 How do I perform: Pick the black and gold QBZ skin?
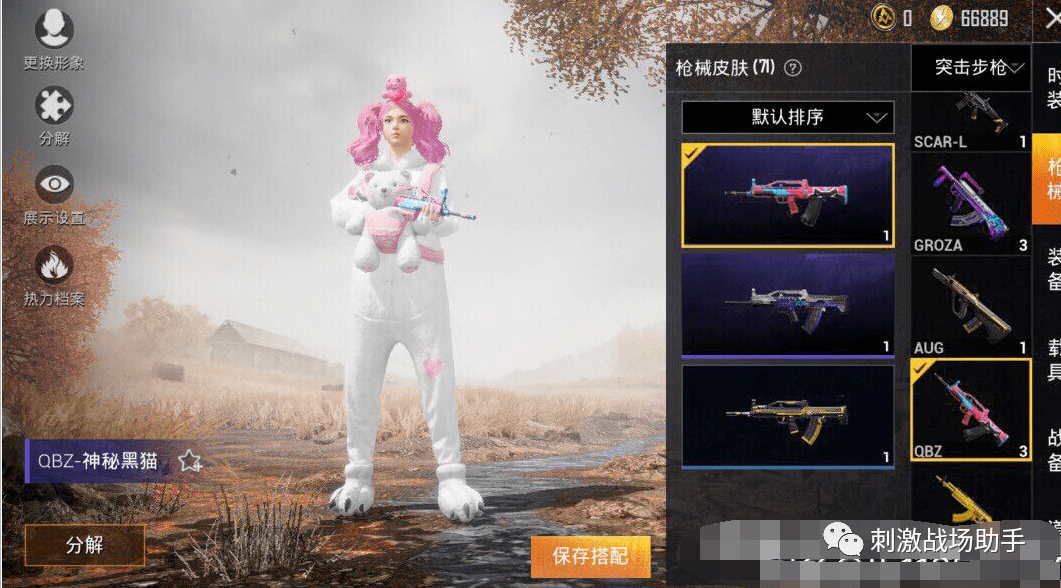(788, 415)
